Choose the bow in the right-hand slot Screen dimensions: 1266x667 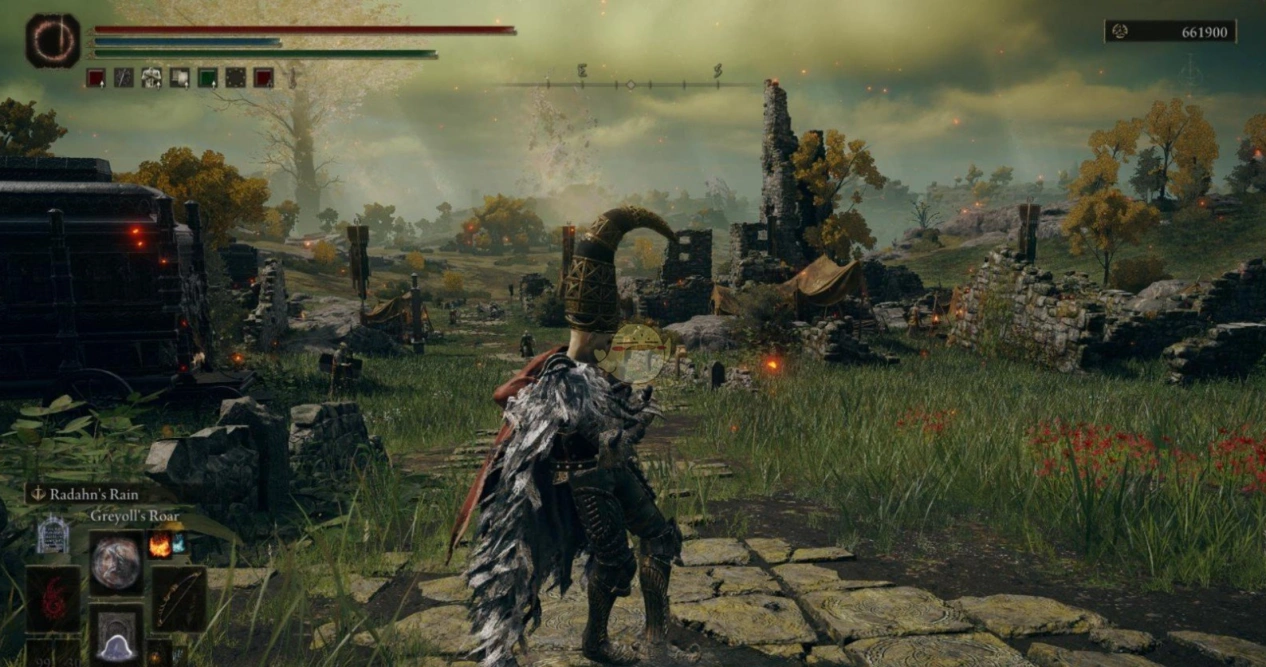pos(179,598)
